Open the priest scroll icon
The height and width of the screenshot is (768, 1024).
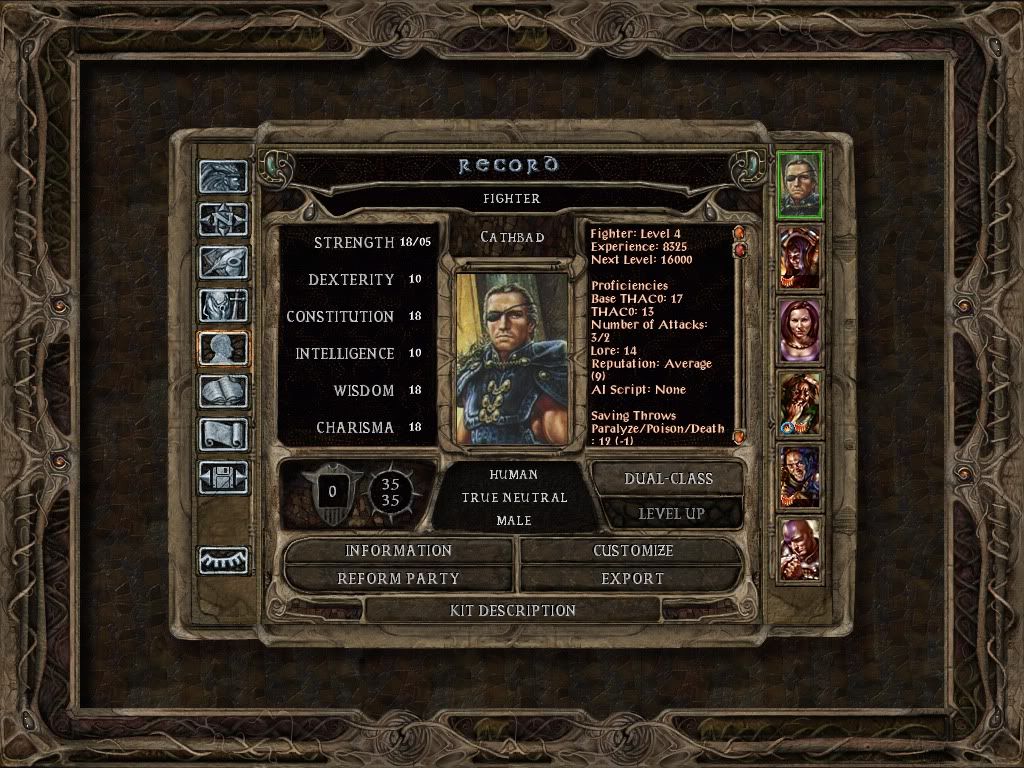coord(223,435)
